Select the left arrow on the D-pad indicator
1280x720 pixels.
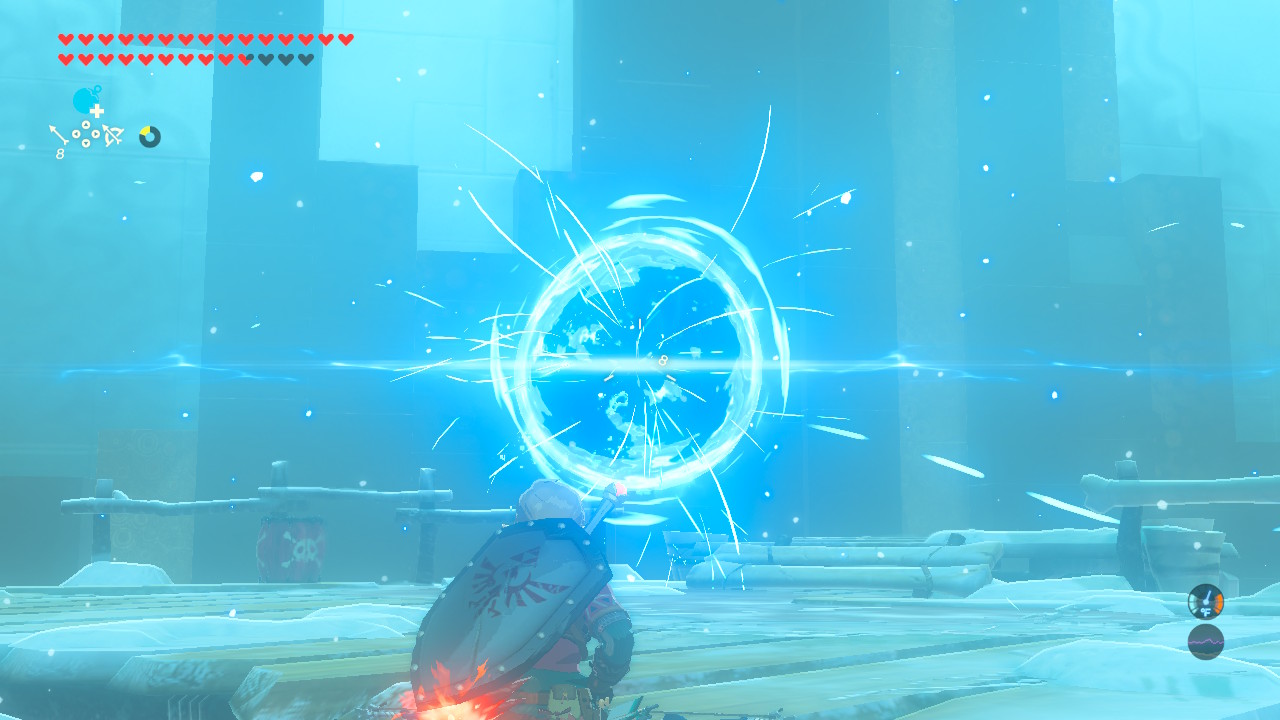(x=76, y=134)
